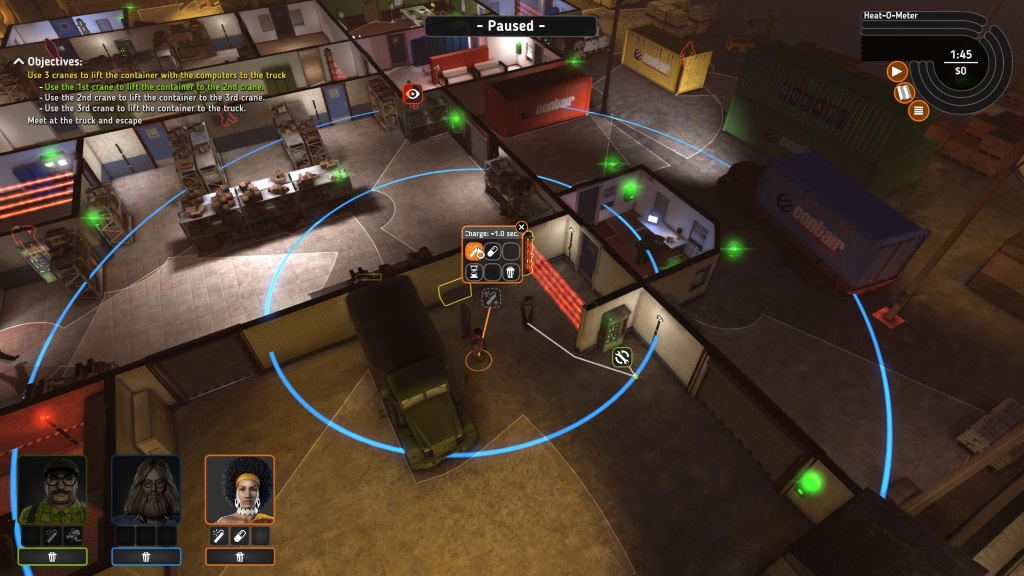The image size is (1024, 576).
Task: Click the green rotate waypoint marker
Action: 621,356
